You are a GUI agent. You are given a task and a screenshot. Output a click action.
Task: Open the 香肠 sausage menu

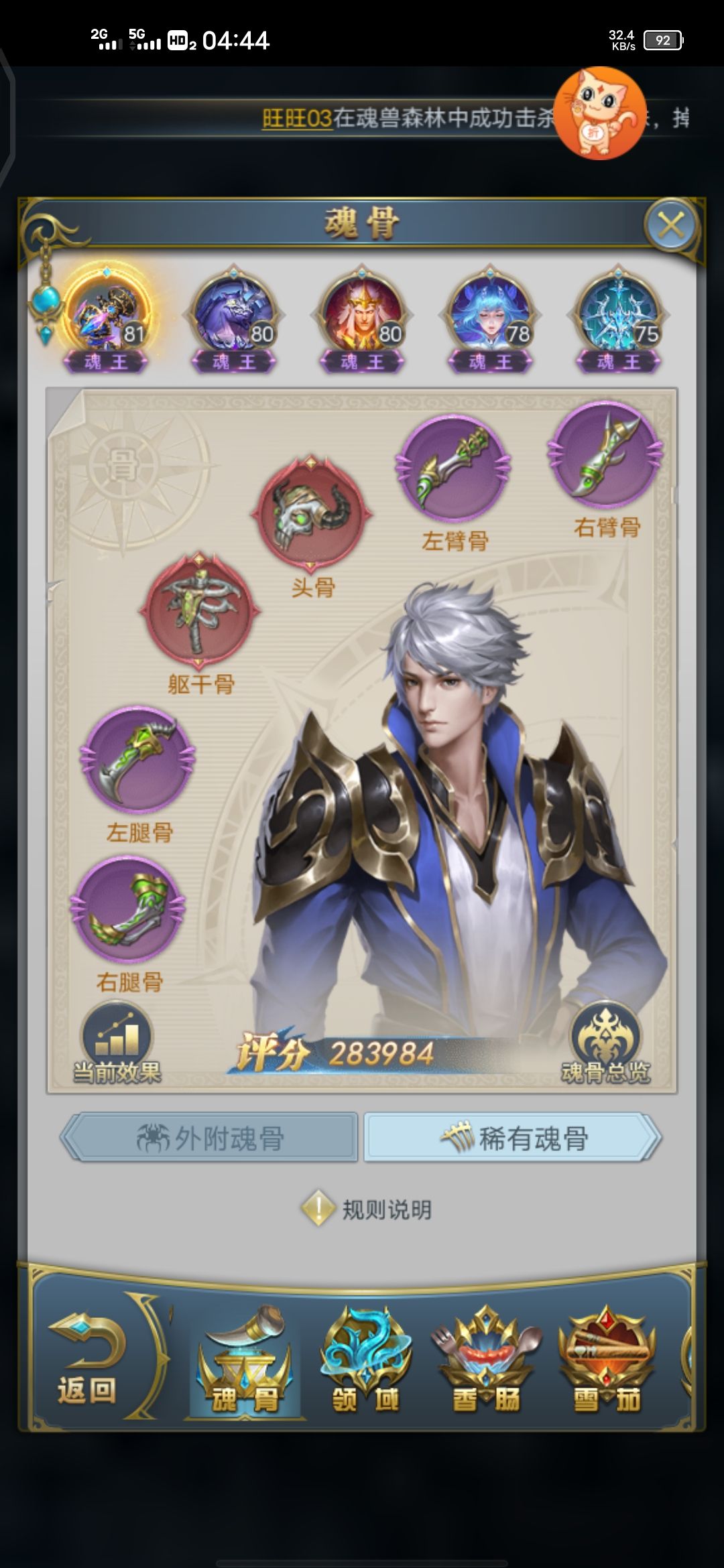pos(486,1362)
